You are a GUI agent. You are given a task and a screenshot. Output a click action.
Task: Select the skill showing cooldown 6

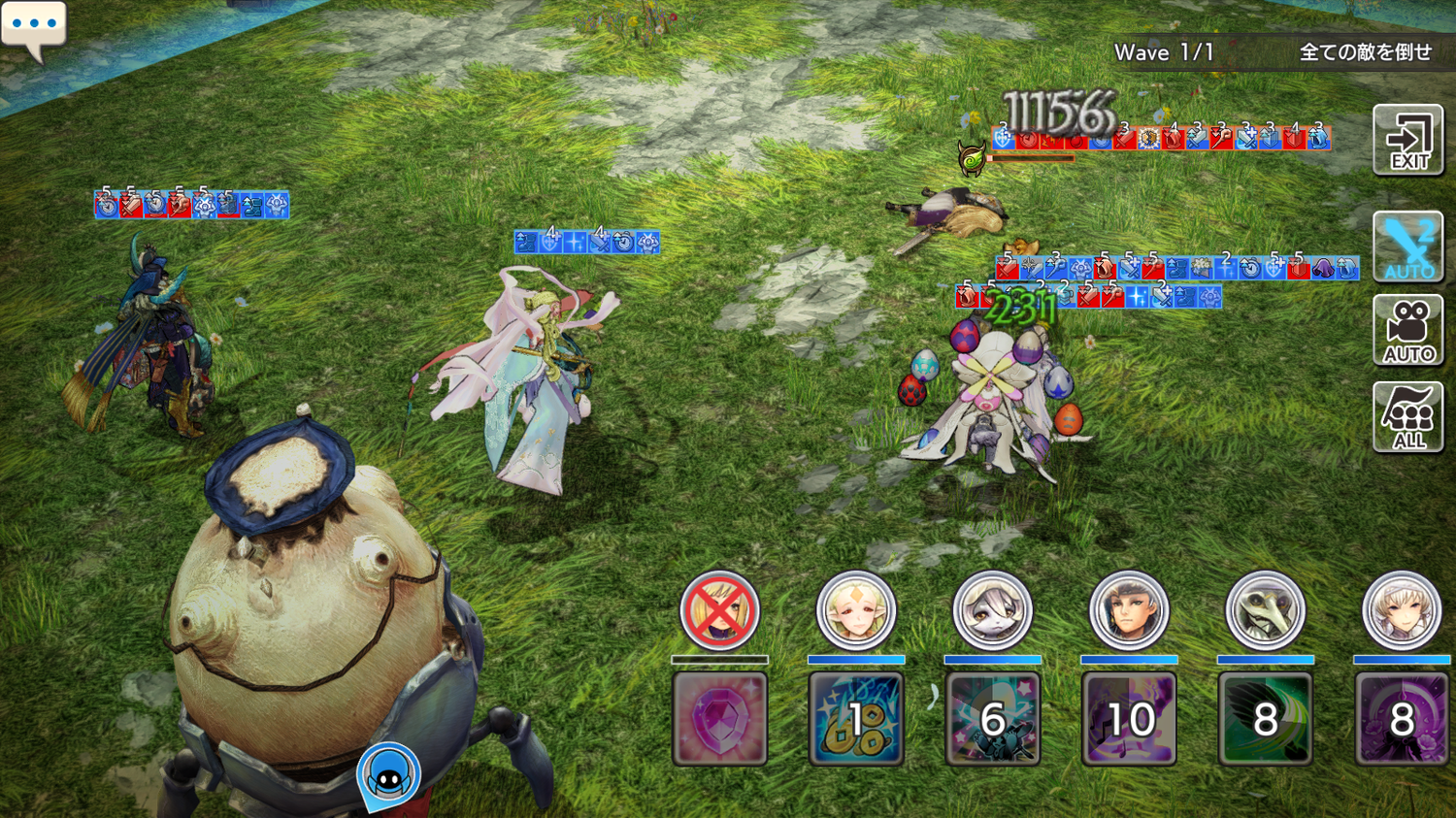coord(992,719)
